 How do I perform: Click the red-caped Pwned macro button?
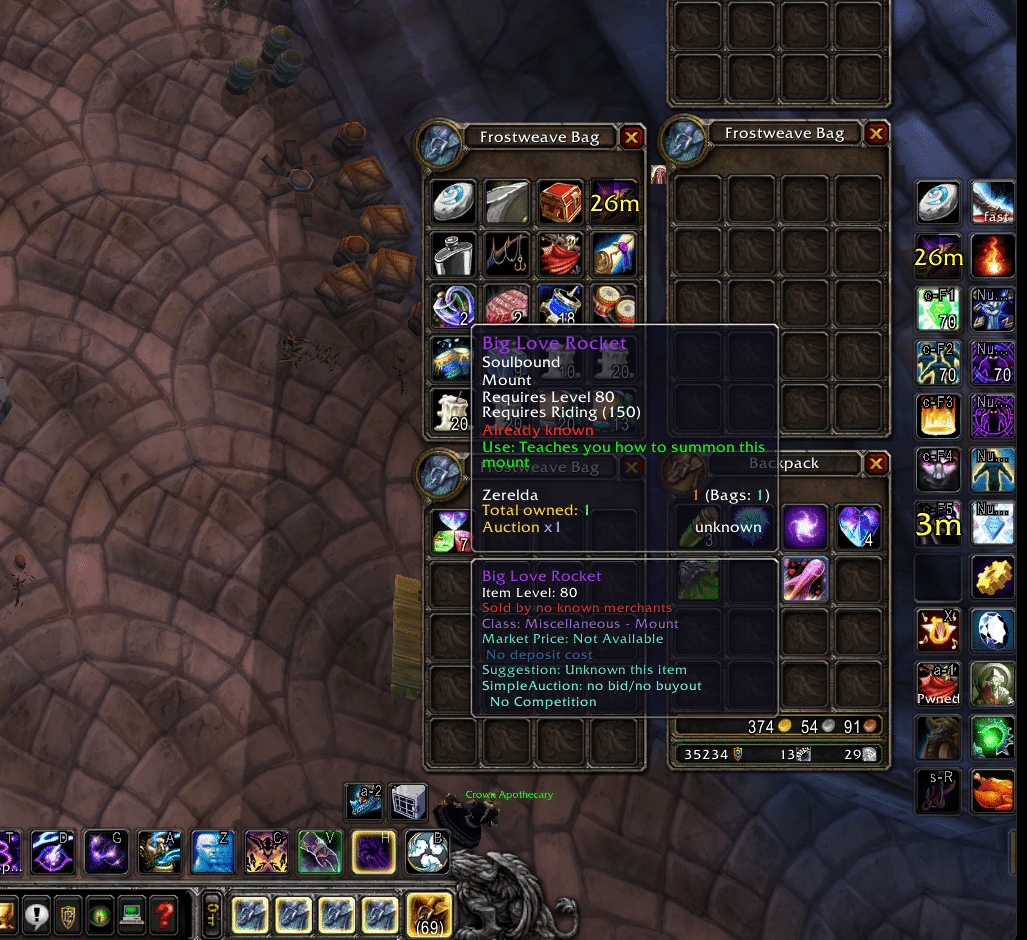938,683
